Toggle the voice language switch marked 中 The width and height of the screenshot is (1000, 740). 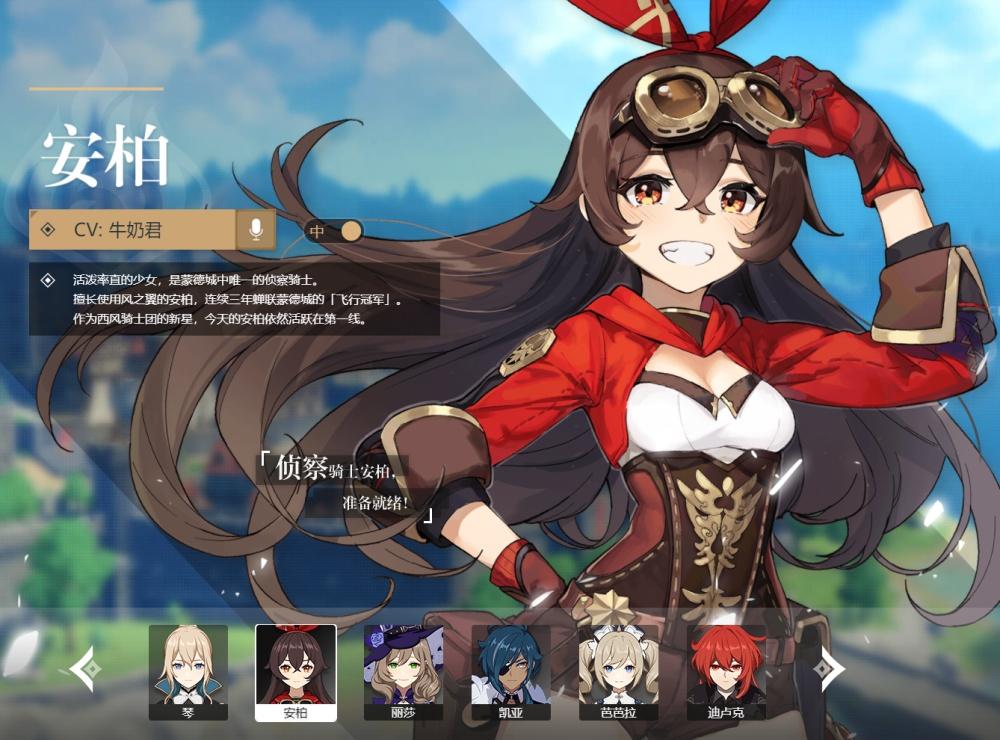coord(334,231)
